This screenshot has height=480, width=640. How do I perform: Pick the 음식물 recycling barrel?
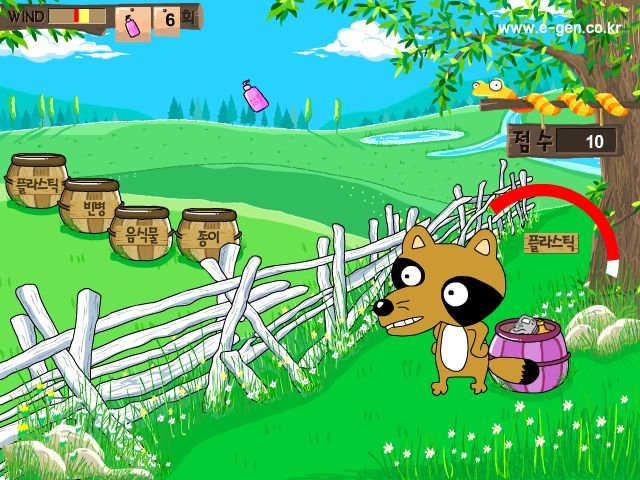coord(140,234)
